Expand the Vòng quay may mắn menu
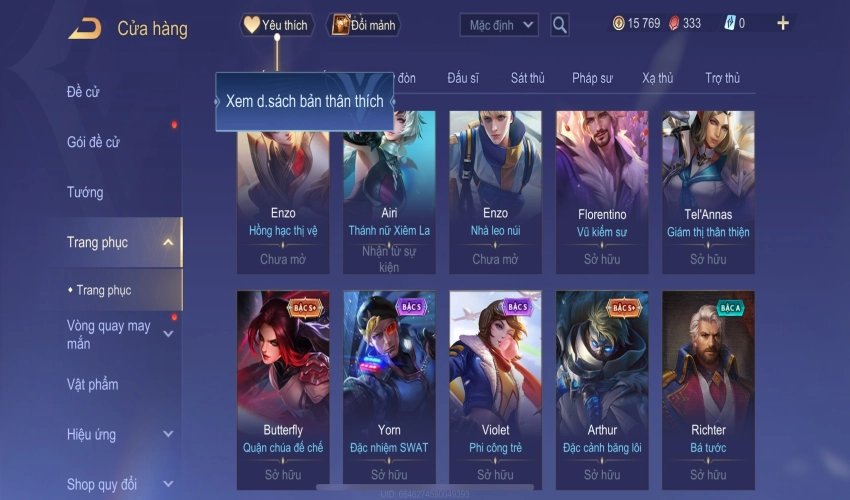This screenshot has width=850, height=500. (167, 334)
